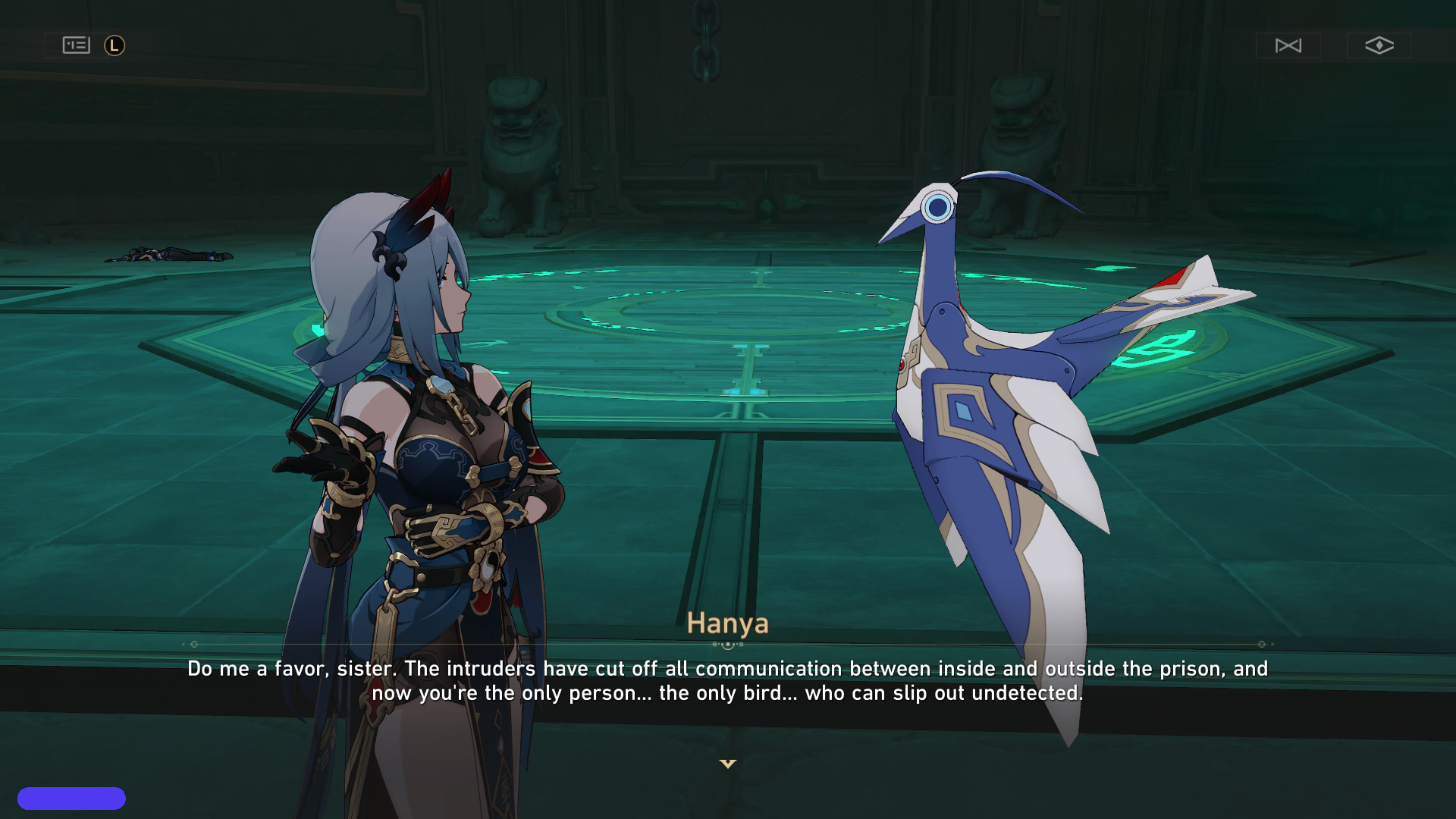Toggle UI visibility with eye icon

point(1379,45)
